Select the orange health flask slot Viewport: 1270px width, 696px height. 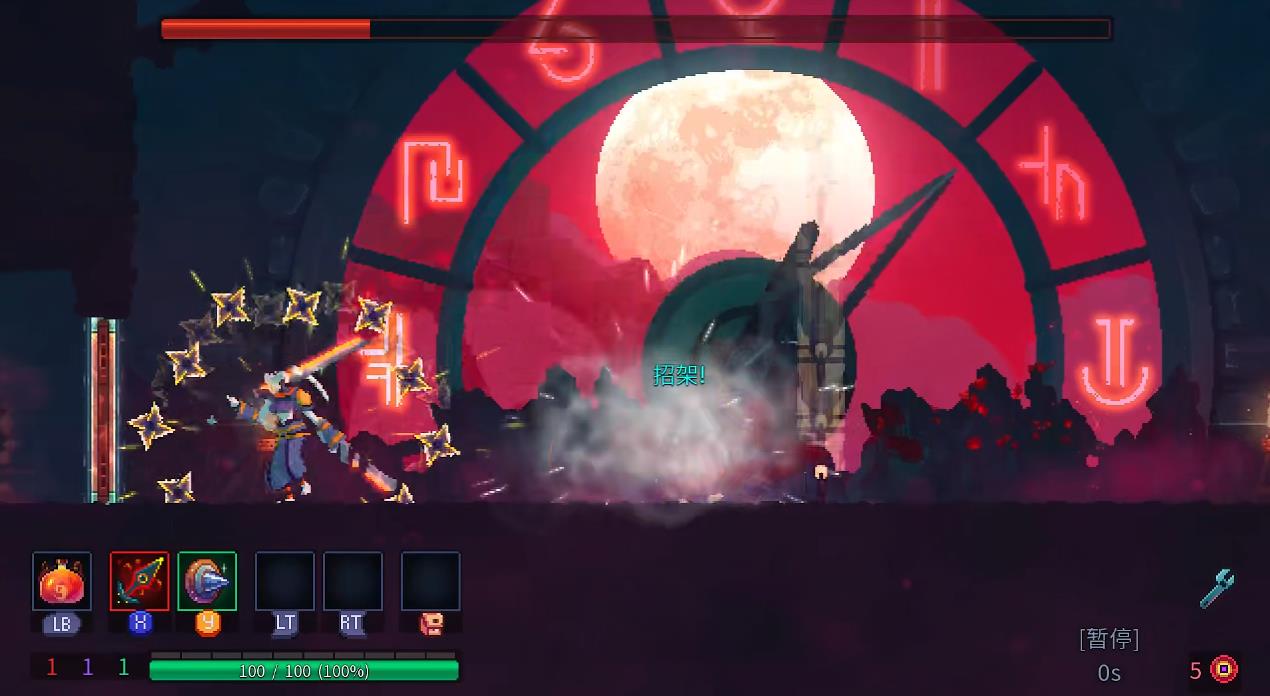(x=62, y=581)
